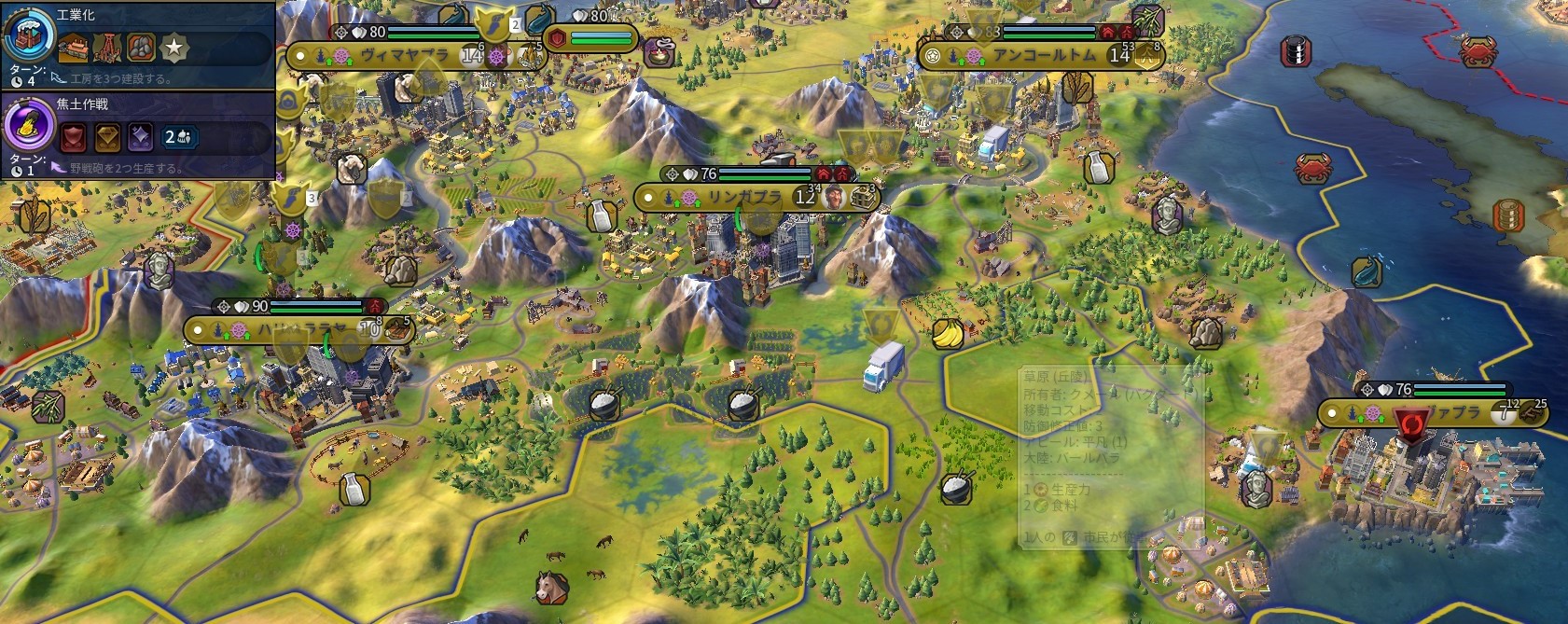Click the factory icon in 工業化 panel
The height and width of the screenshot is (624, 1568).
(74, 47)
